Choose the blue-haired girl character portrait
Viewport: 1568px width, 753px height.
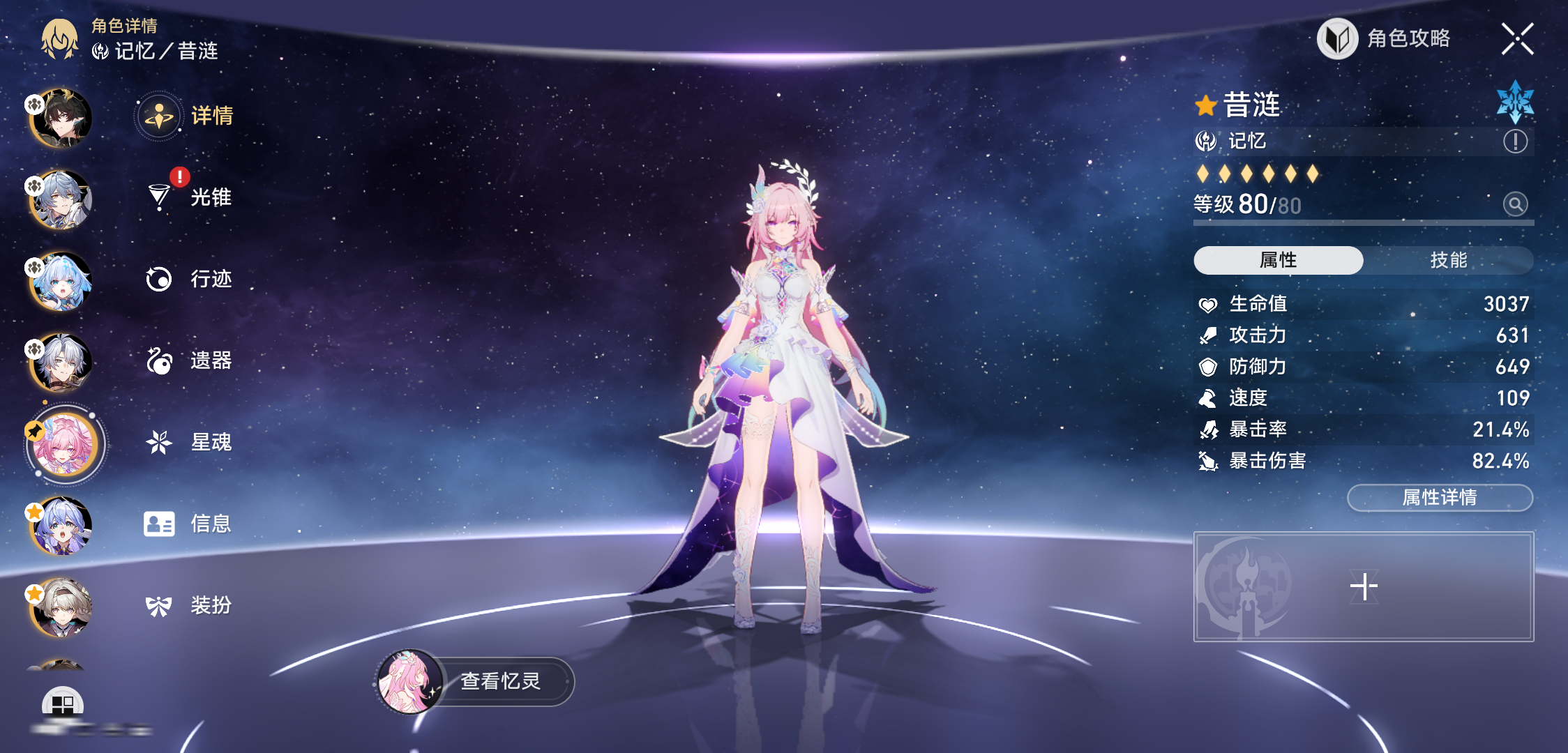pyautogui.click(x=61, y=282)
